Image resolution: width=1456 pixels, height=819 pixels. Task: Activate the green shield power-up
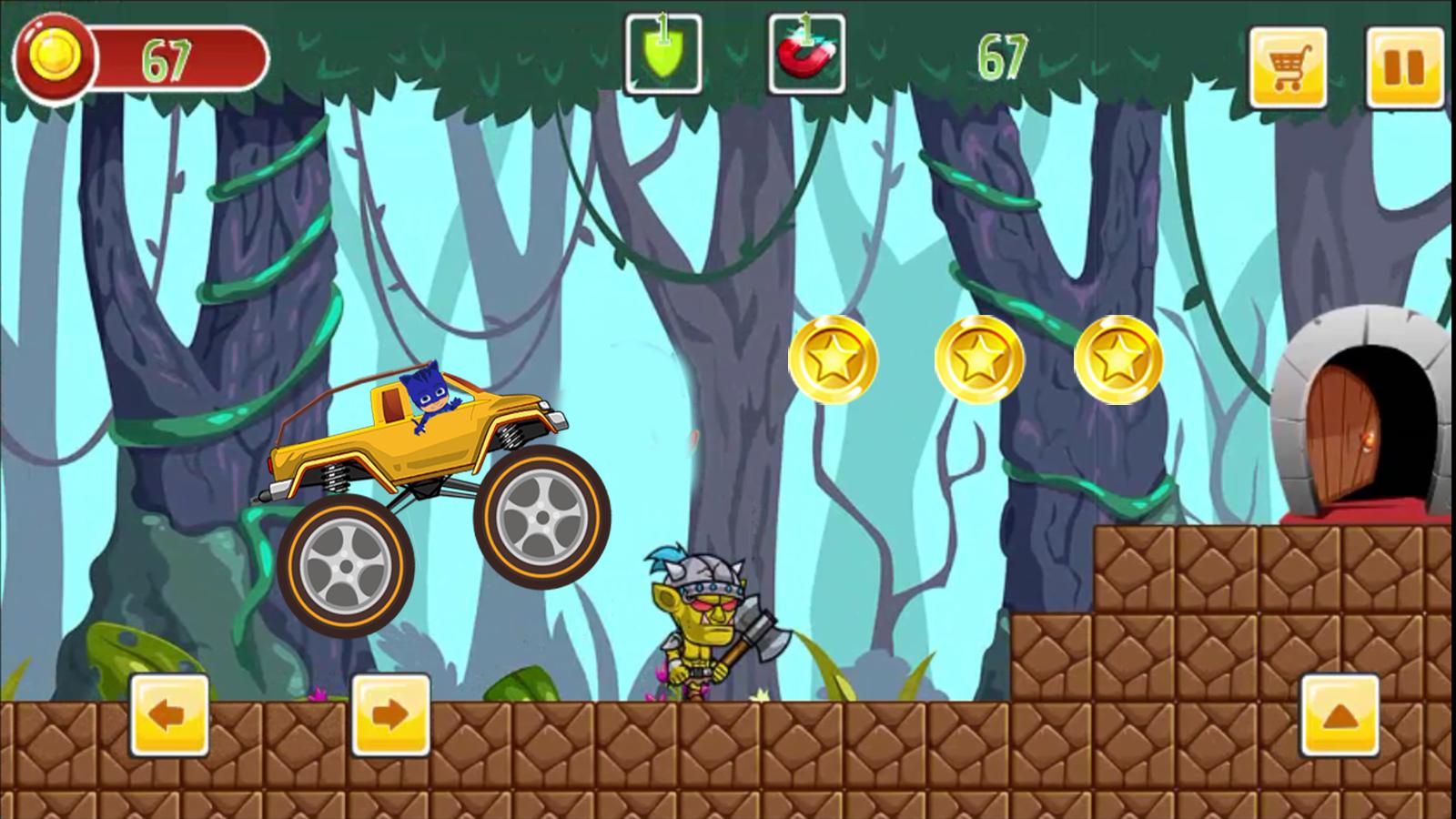point(662,56)
